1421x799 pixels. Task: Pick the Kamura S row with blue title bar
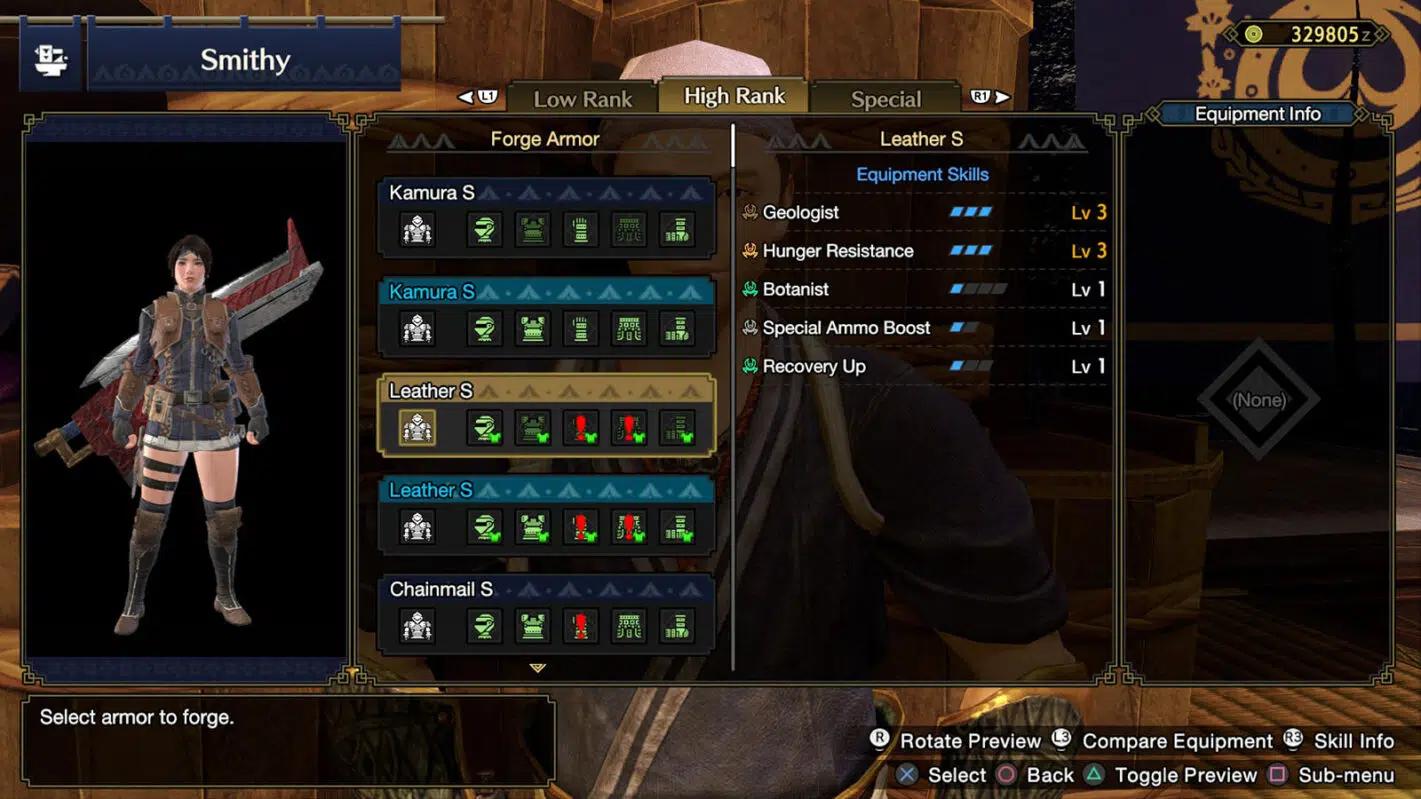point(546,316)
